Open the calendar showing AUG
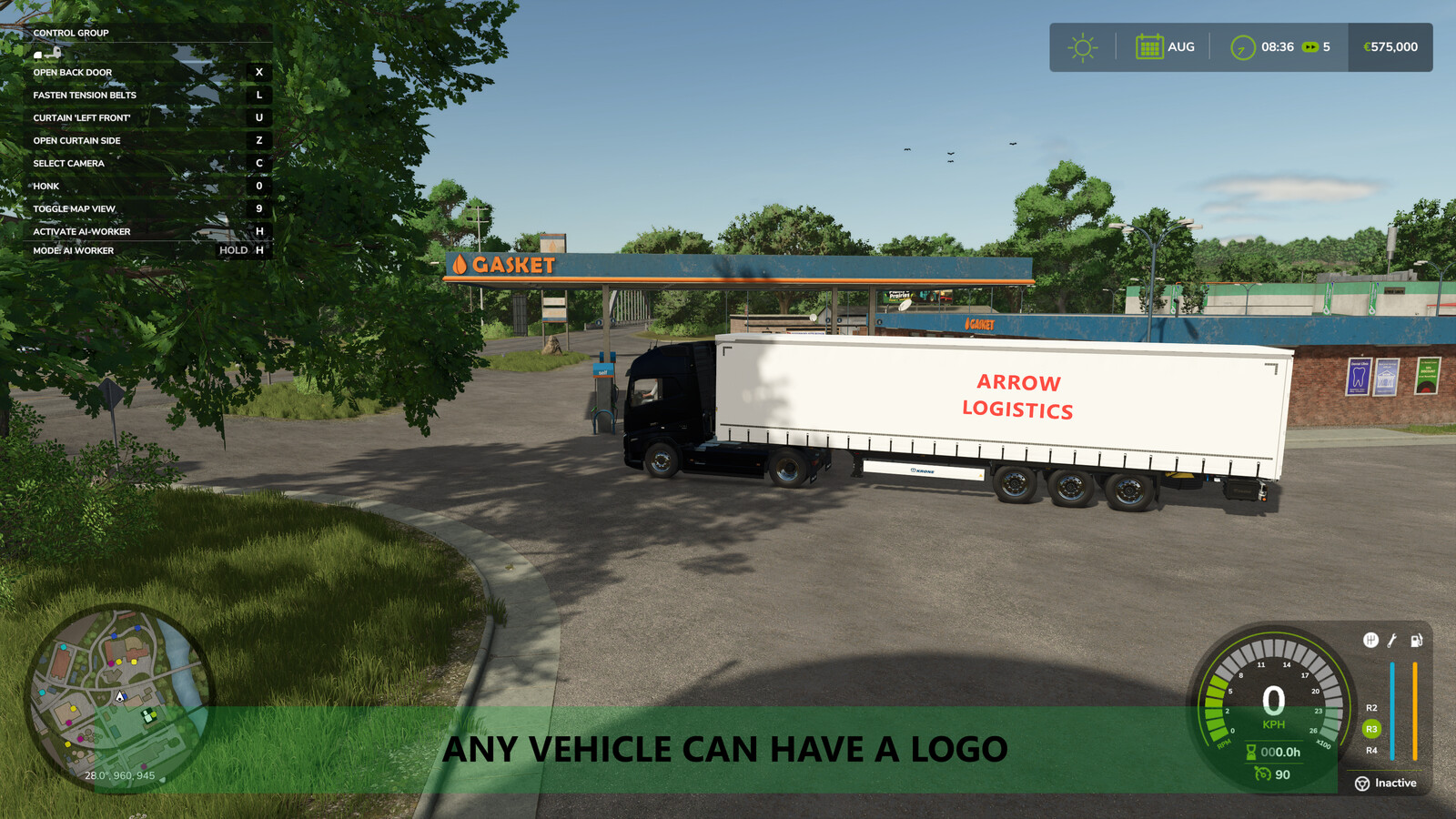Viewport: 1456px width, 819px height. pyautogui.click(x=1151, y=45)
